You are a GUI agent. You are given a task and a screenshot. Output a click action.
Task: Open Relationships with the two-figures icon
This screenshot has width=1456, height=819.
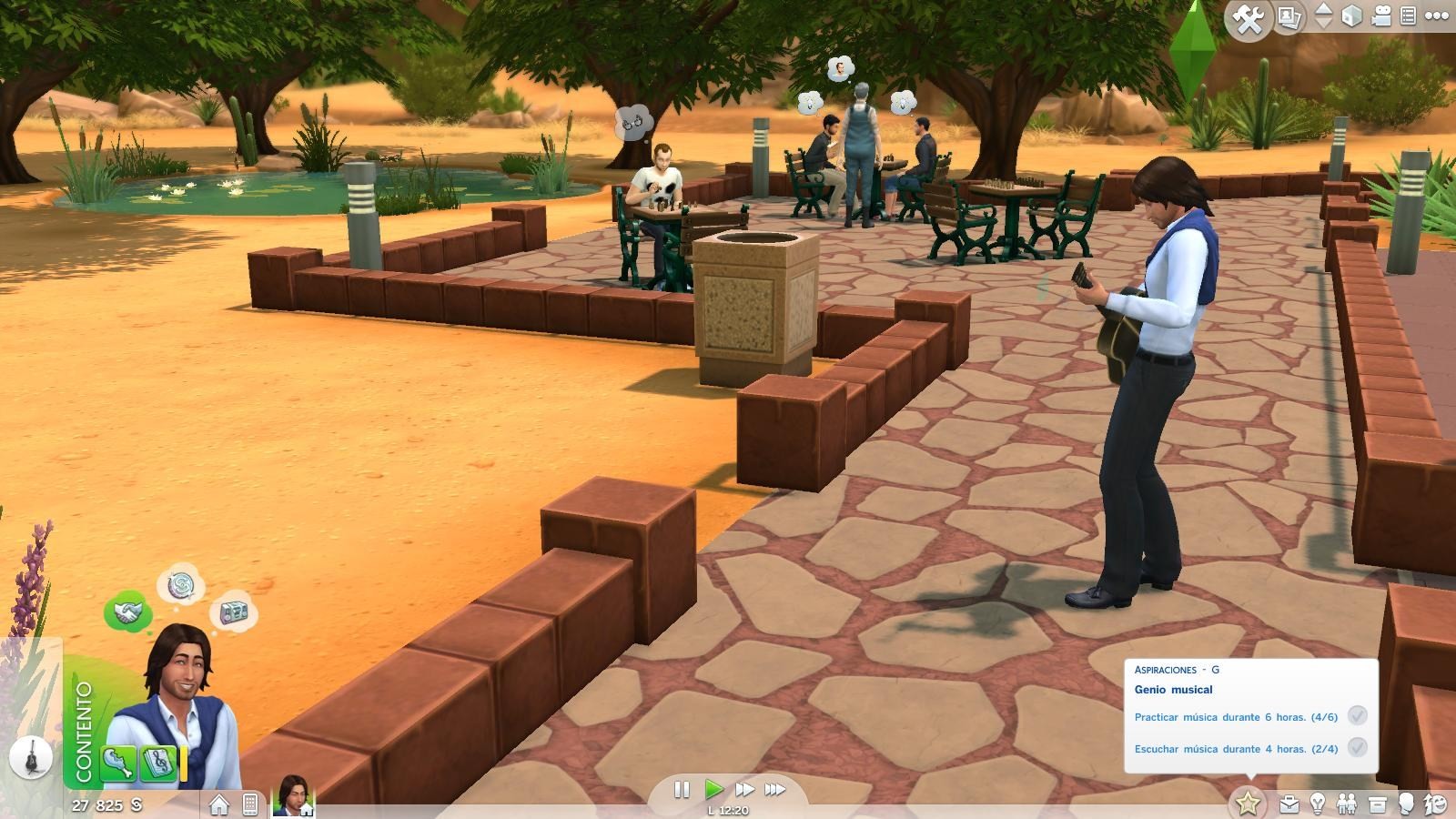coord(1347,802)
